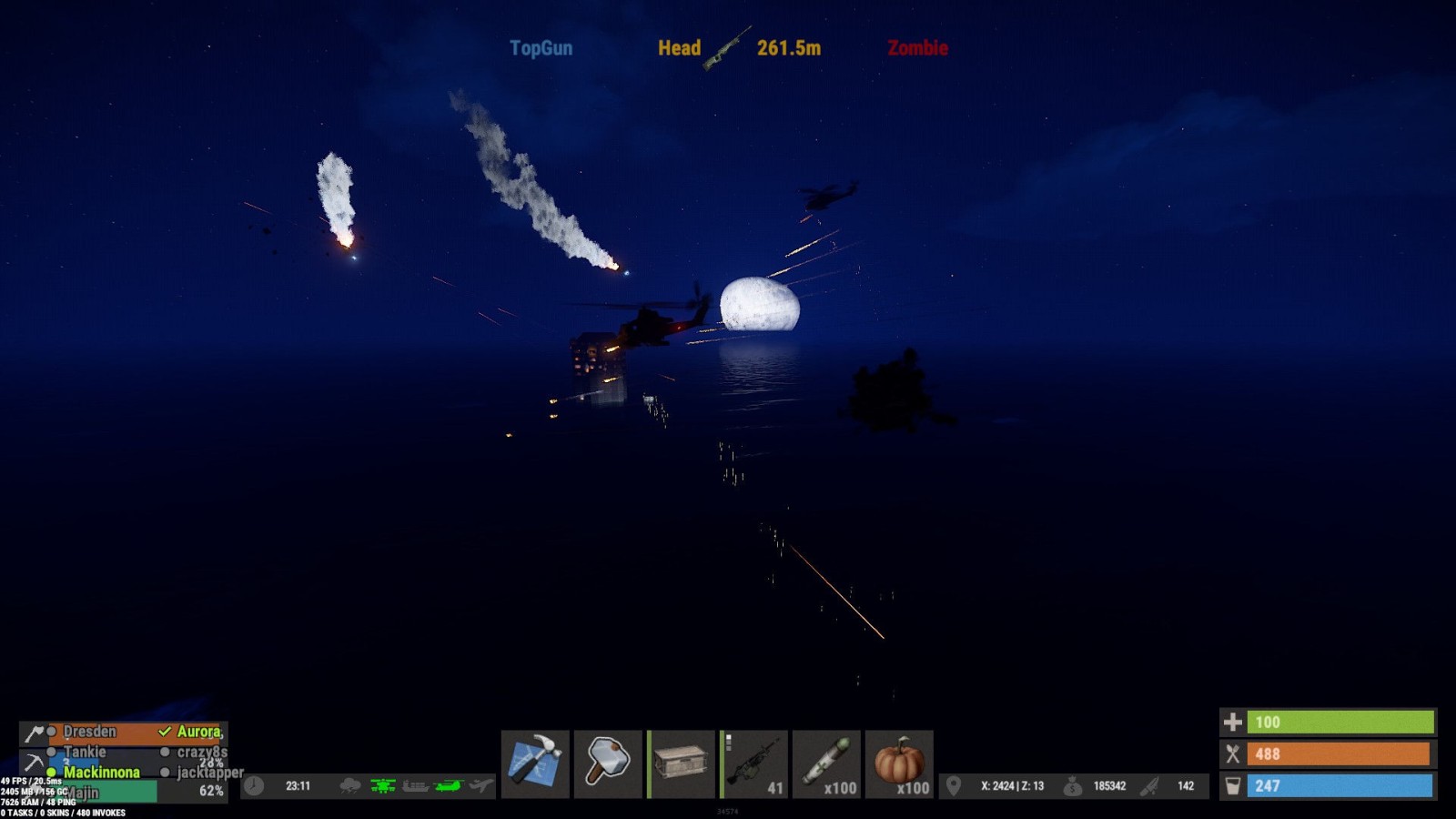Select the building plan hotbar slot
1456x819 pixels.
click(x=535, y=763)
